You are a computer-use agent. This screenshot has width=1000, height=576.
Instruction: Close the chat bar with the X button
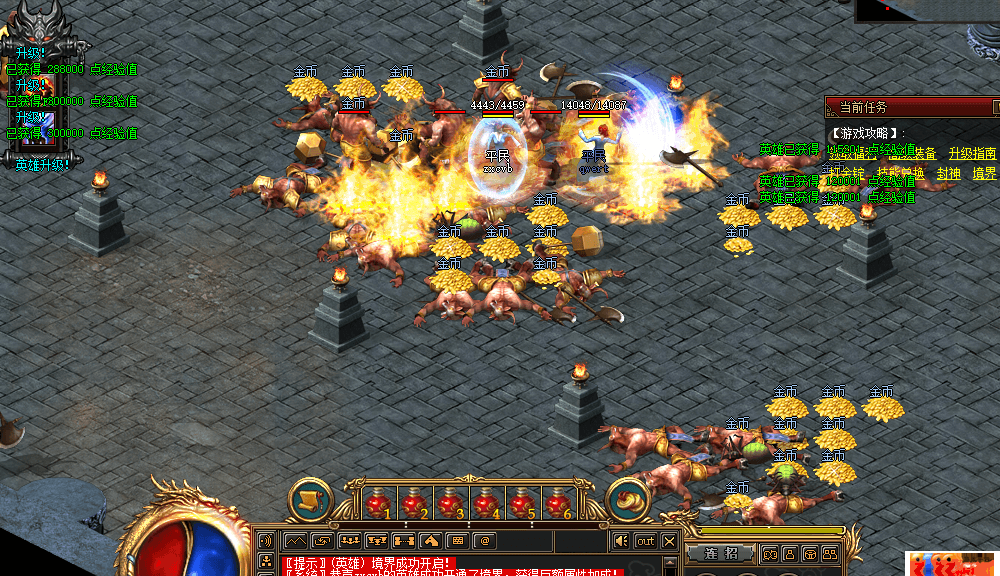coord(669,542)
